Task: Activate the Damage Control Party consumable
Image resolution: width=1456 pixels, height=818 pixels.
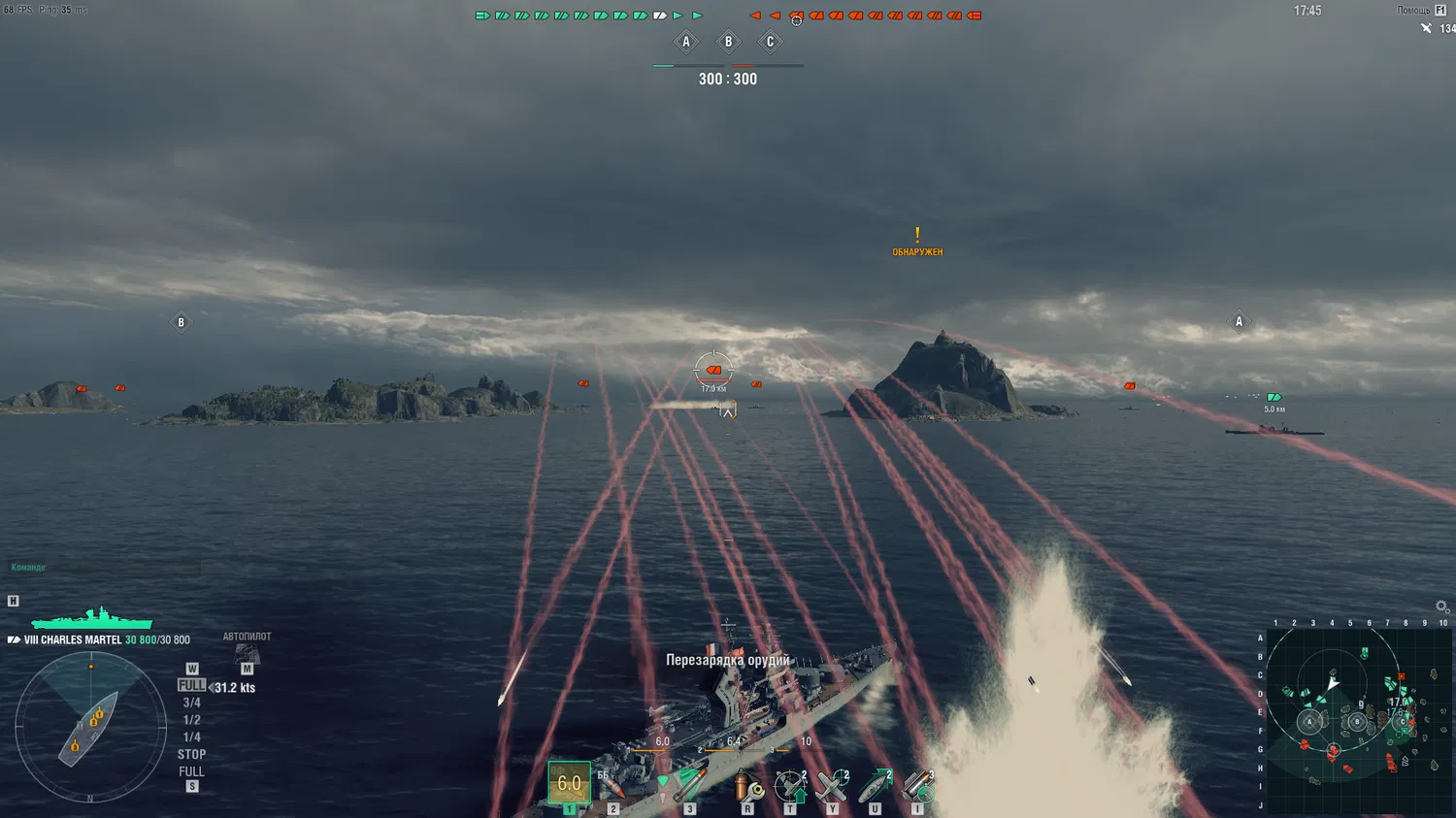Action: (x=747, y=786)
